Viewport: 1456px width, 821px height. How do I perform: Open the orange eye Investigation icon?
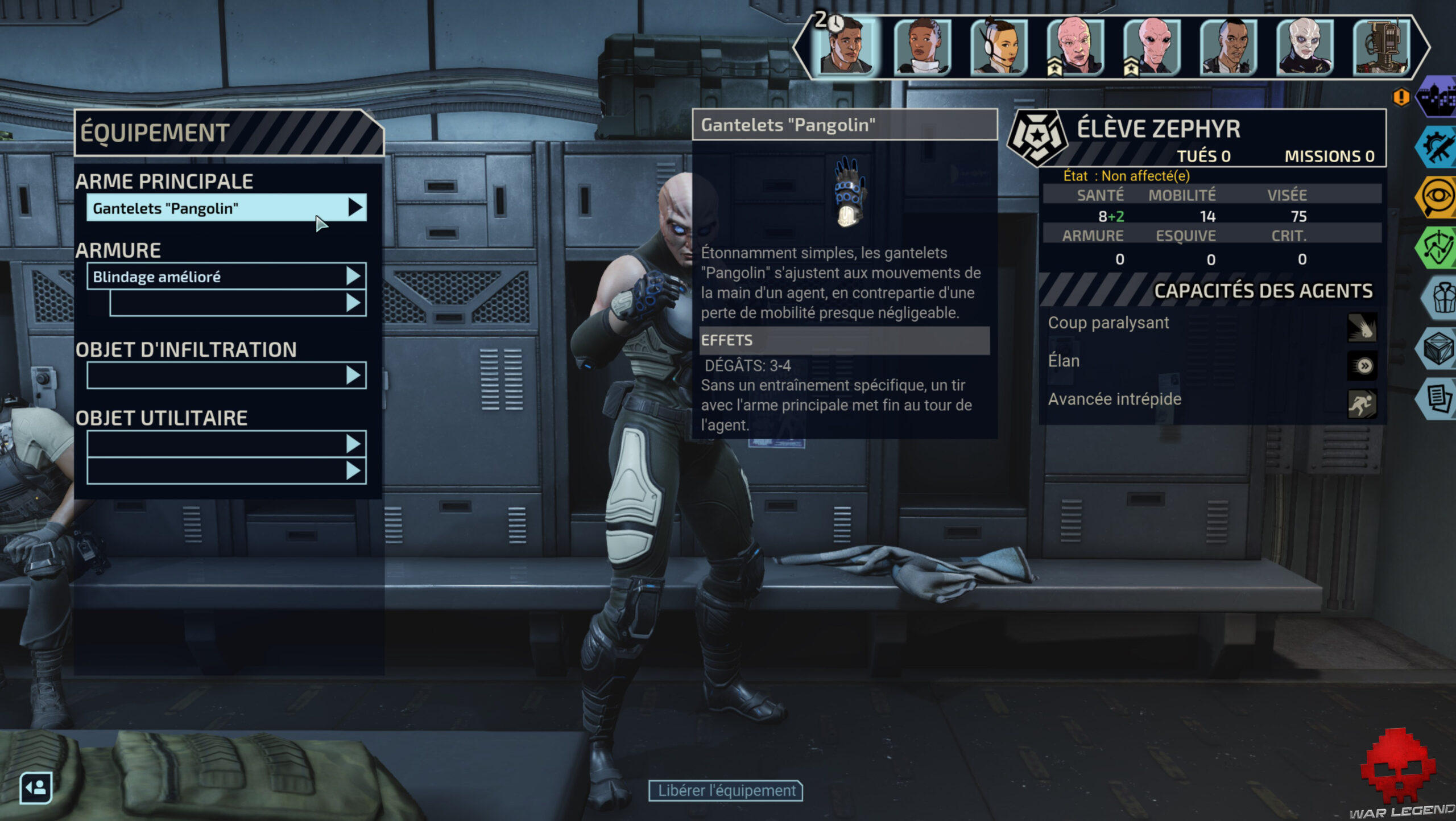pos(1437,197)
